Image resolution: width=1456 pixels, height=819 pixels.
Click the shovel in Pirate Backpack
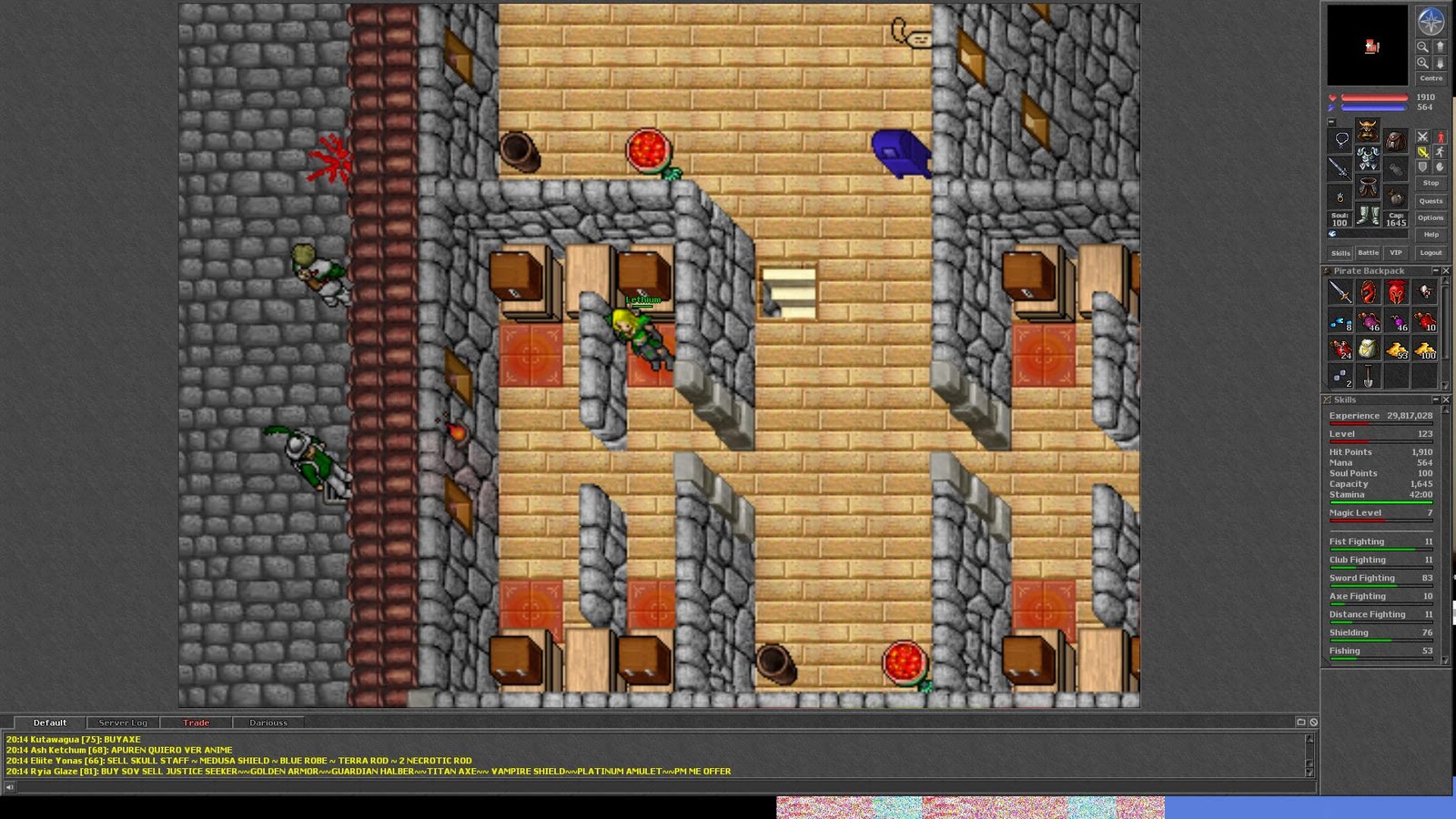click(x=1368, y=375)
